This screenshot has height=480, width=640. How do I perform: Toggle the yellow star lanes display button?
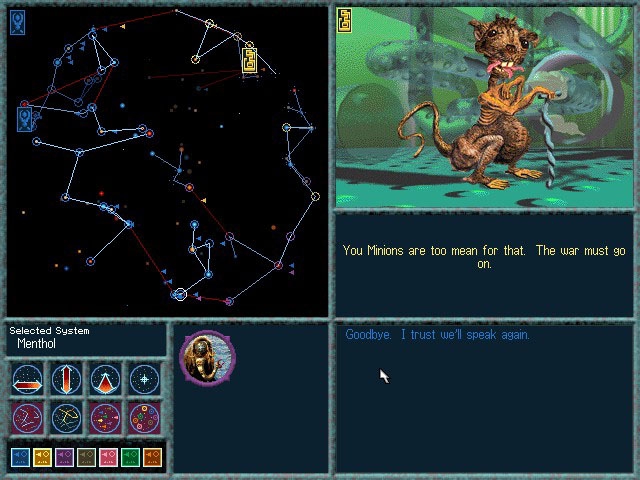coord(67,417)
